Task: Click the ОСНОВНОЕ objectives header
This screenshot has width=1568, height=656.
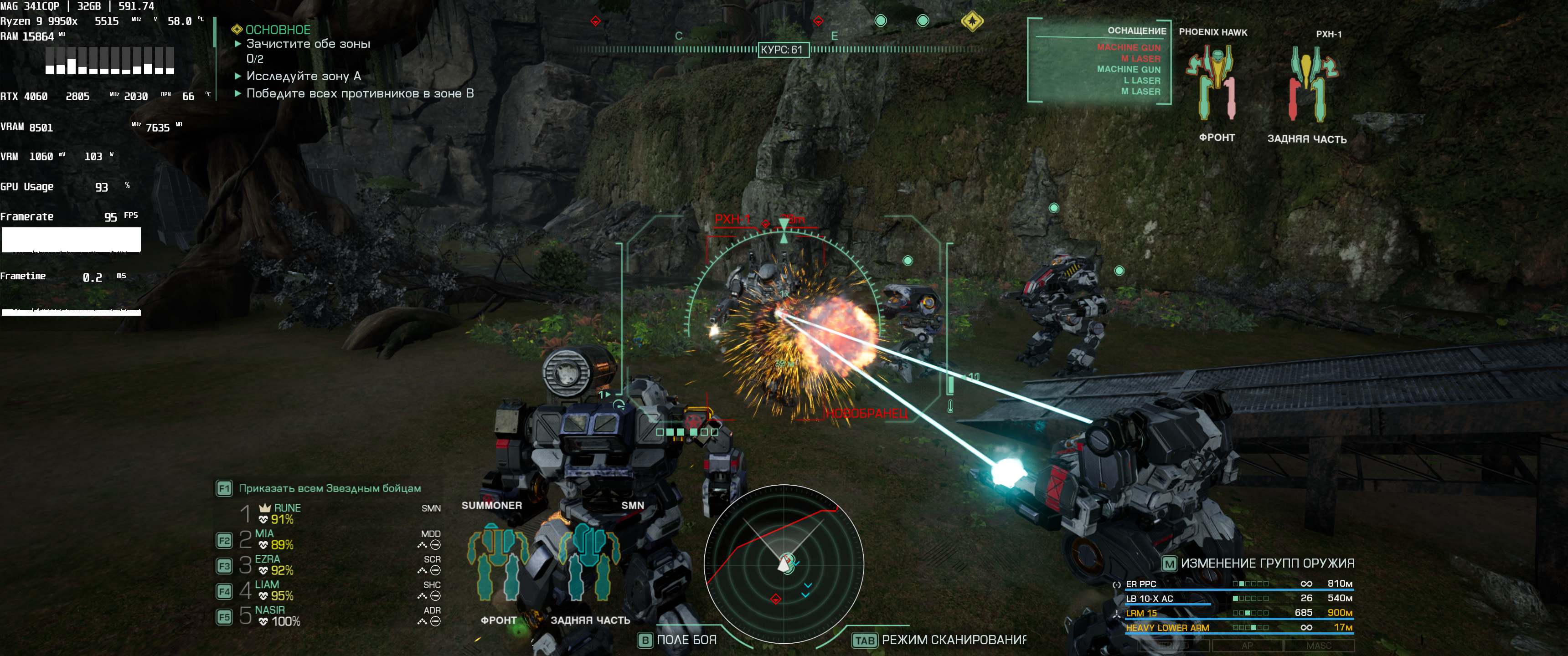Action: pyautogui.click(x=278, y=30)
